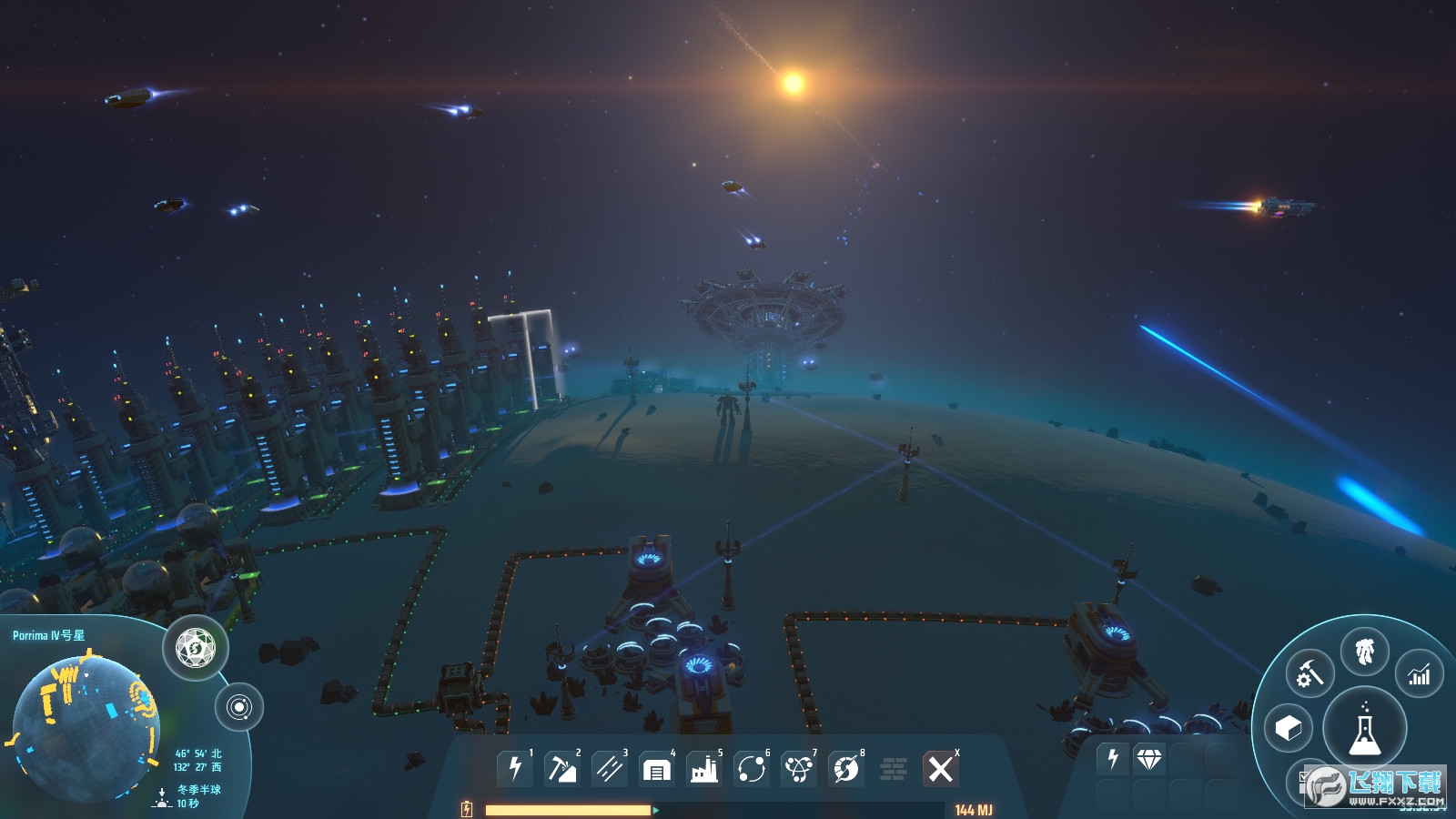Open the hammer and gear replicator panel
The image size is (1456, 819).
(x=1309, y=674)
